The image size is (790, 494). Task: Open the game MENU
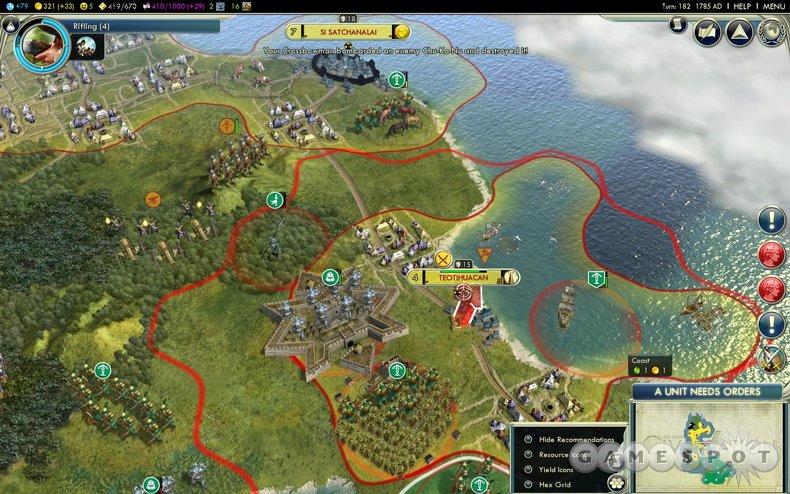point(767,6)
